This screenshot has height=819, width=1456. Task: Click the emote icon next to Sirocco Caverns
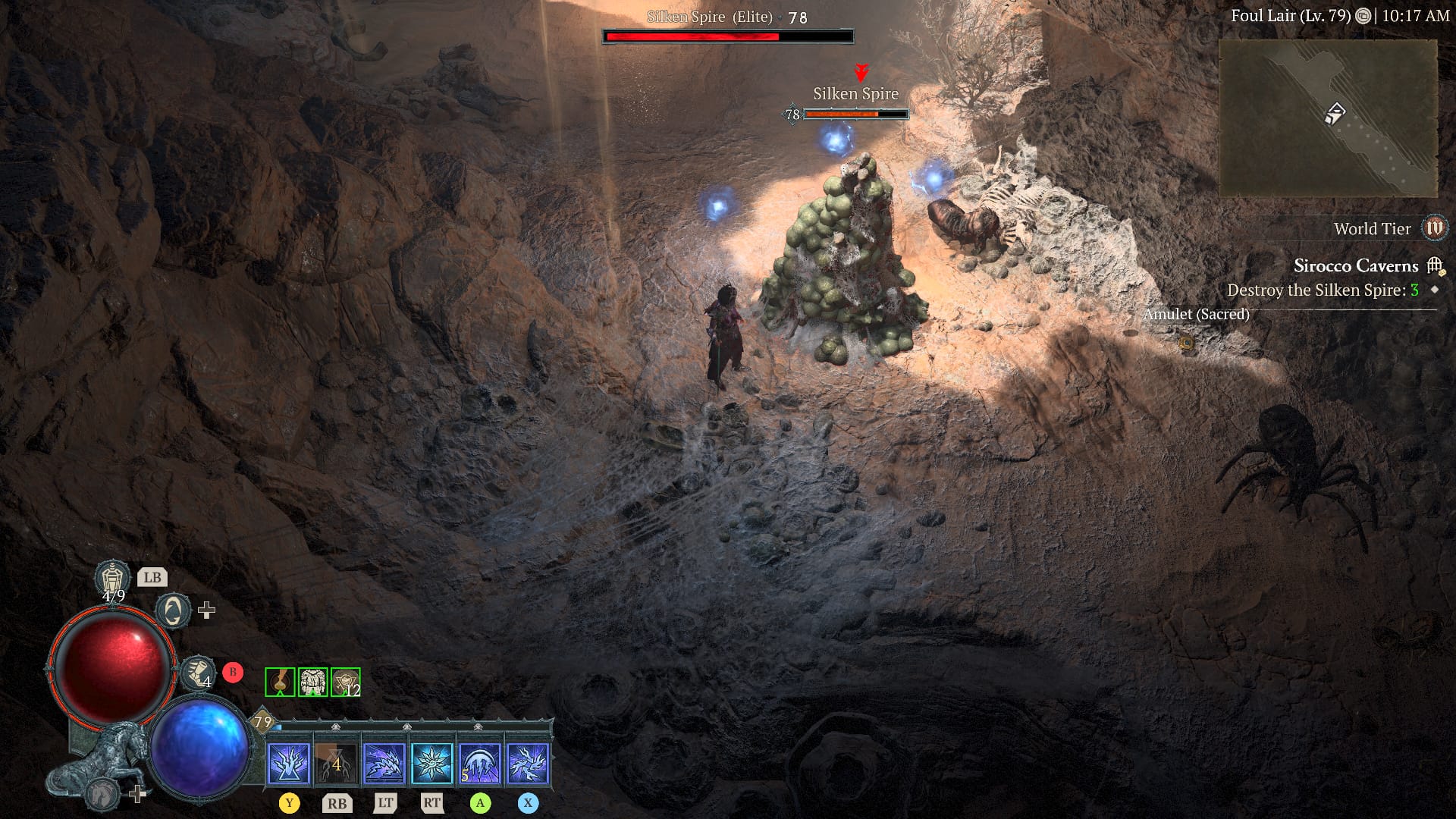tap(1434, 265)
